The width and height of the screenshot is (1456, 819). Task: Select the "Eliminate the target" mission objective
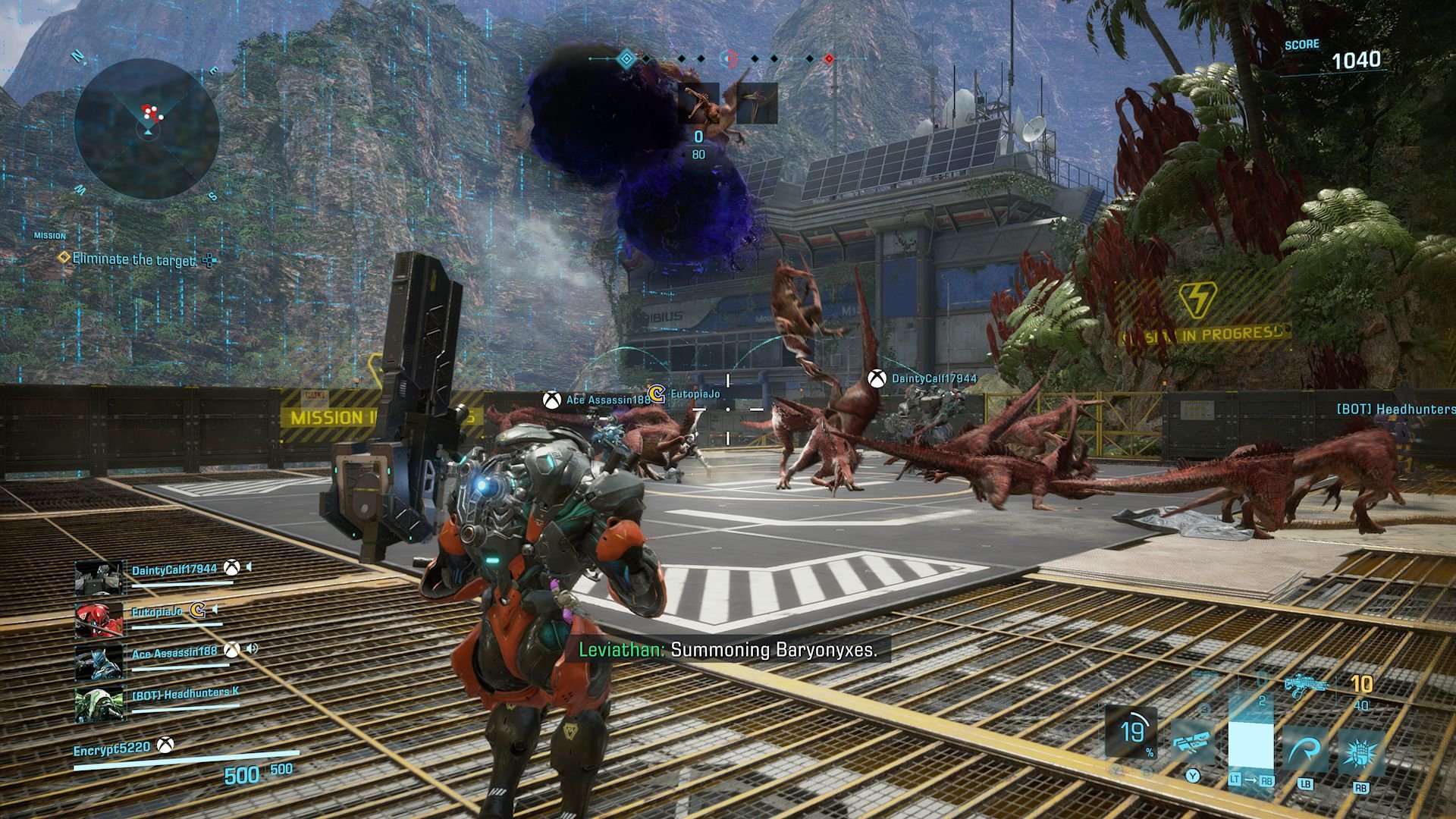133,259
